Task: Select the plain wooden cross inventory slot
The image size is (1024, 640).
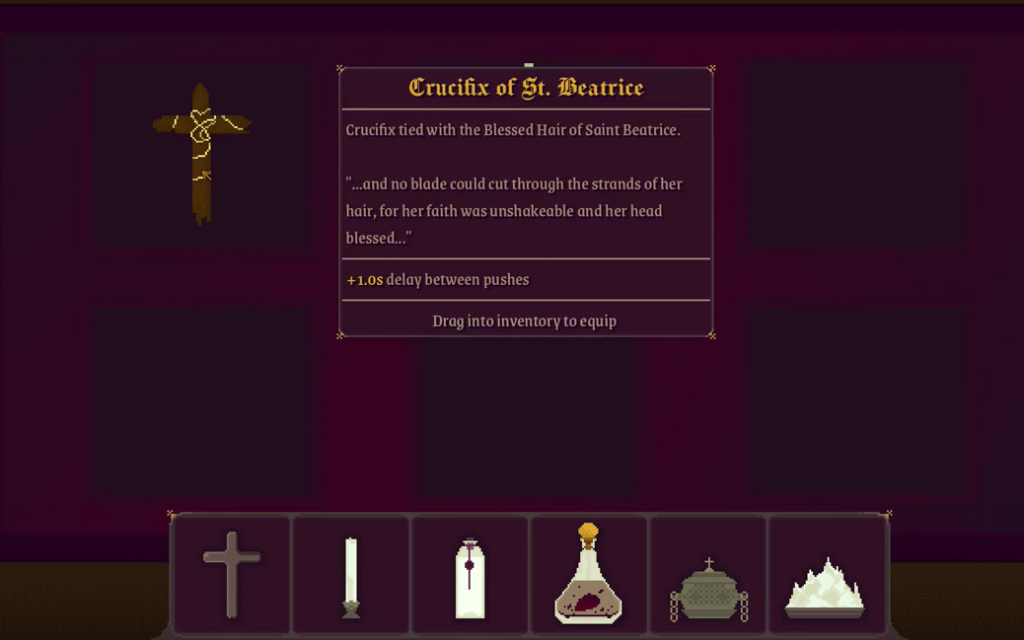Action: [231, 574]
